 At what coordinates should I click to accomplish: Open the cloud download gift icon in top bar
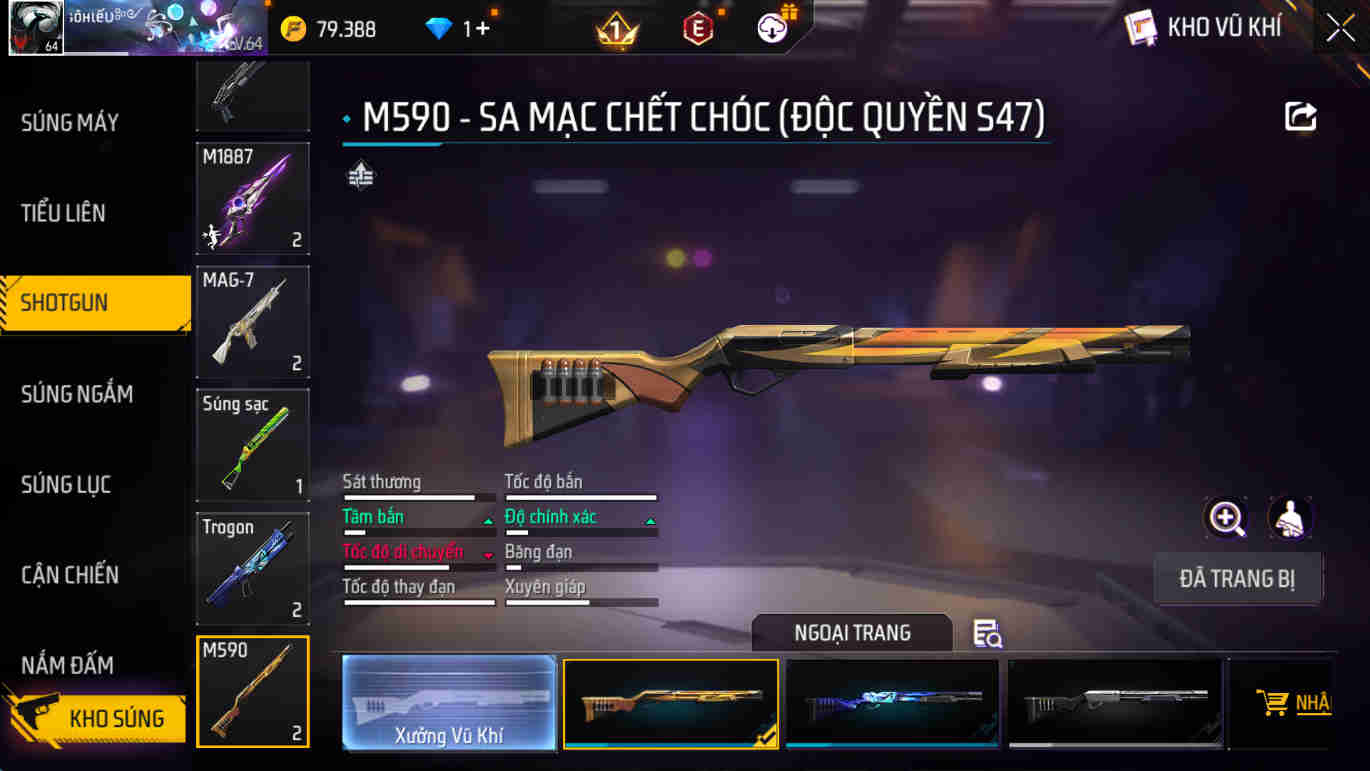[770, 27]
